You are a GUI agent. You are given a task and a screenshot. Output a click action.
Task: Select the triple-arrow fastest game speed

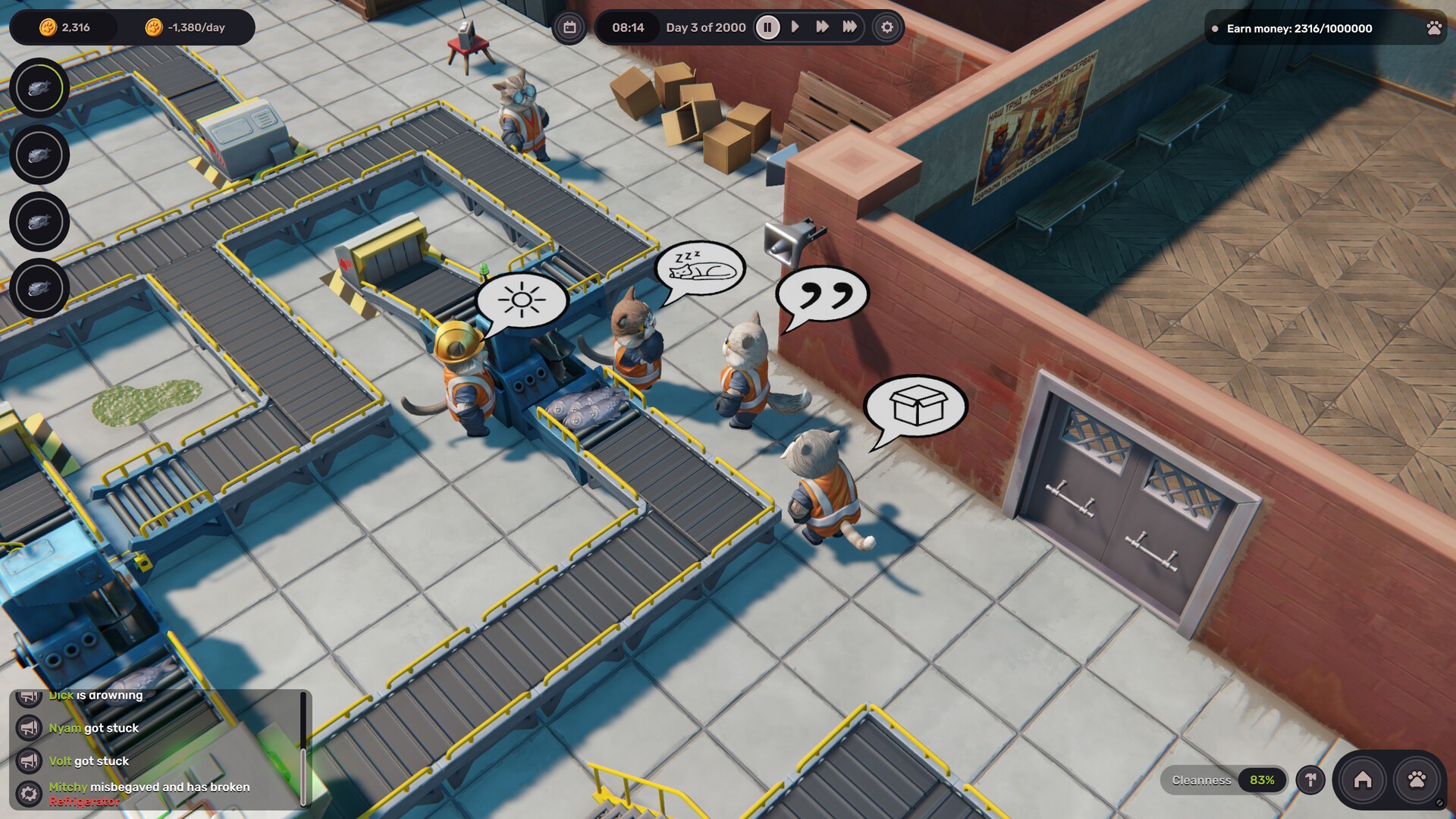(849, 27)
